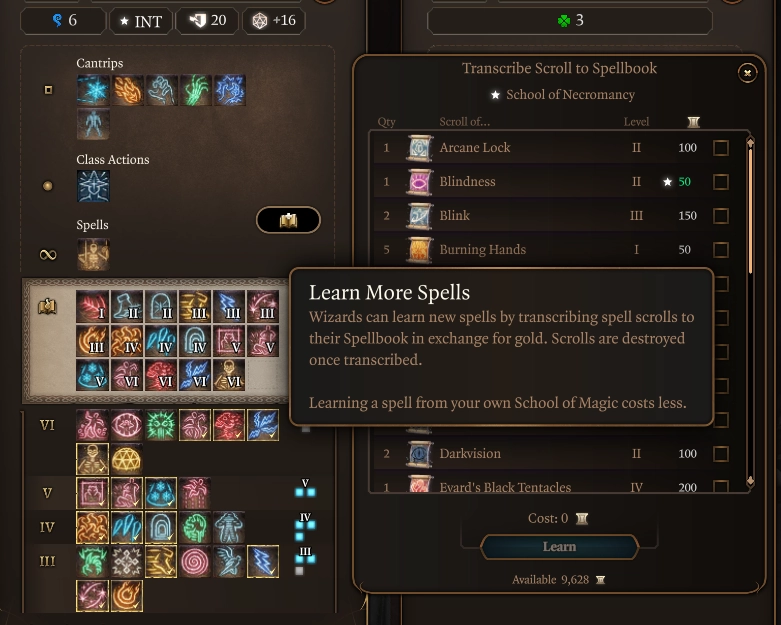
Task: Tick the Blink scroll checkbox
Action: coord(721,216)
